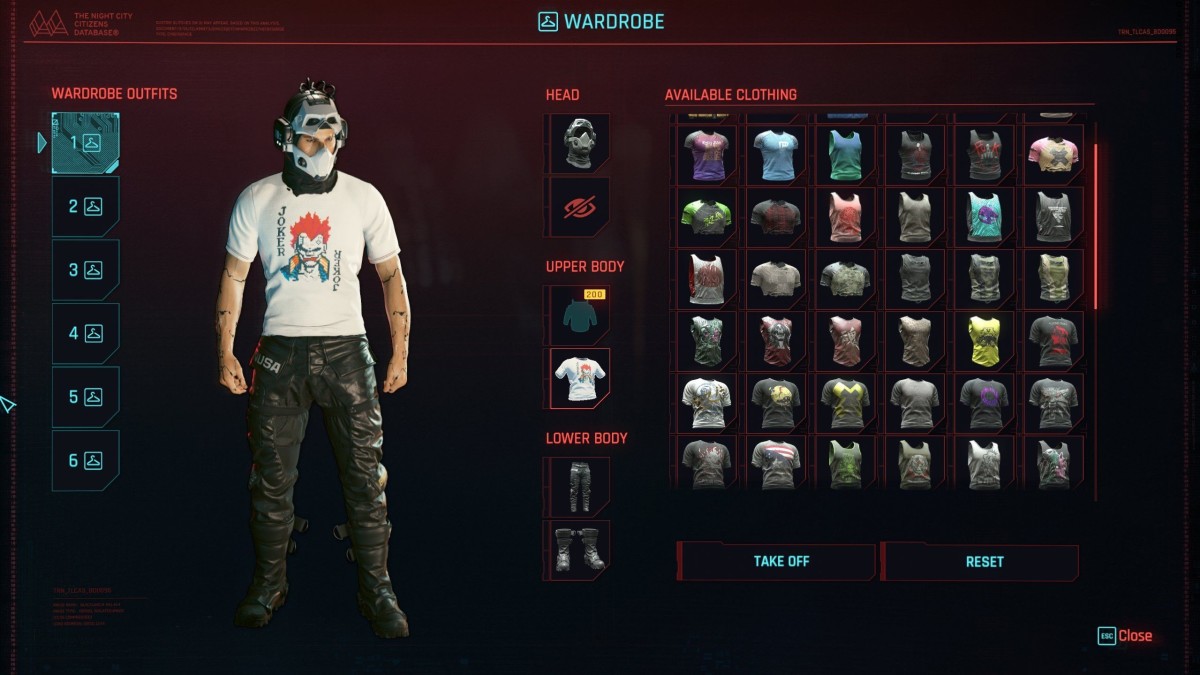Click the crossed-out eye head slot
Viewport: 1200px width, 675px height.
[x=578, y=207]
